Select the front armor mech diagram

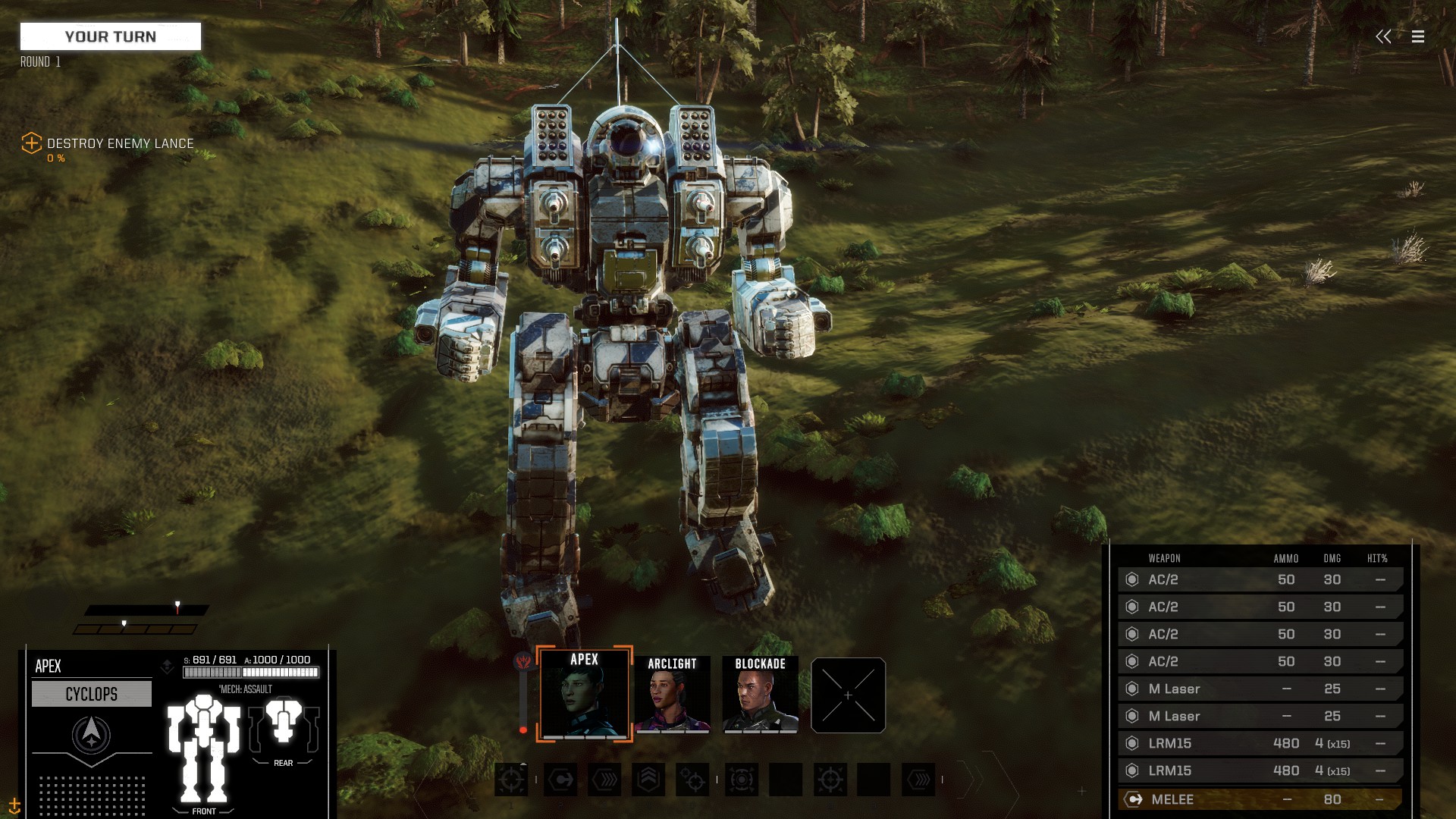(203, 749)
